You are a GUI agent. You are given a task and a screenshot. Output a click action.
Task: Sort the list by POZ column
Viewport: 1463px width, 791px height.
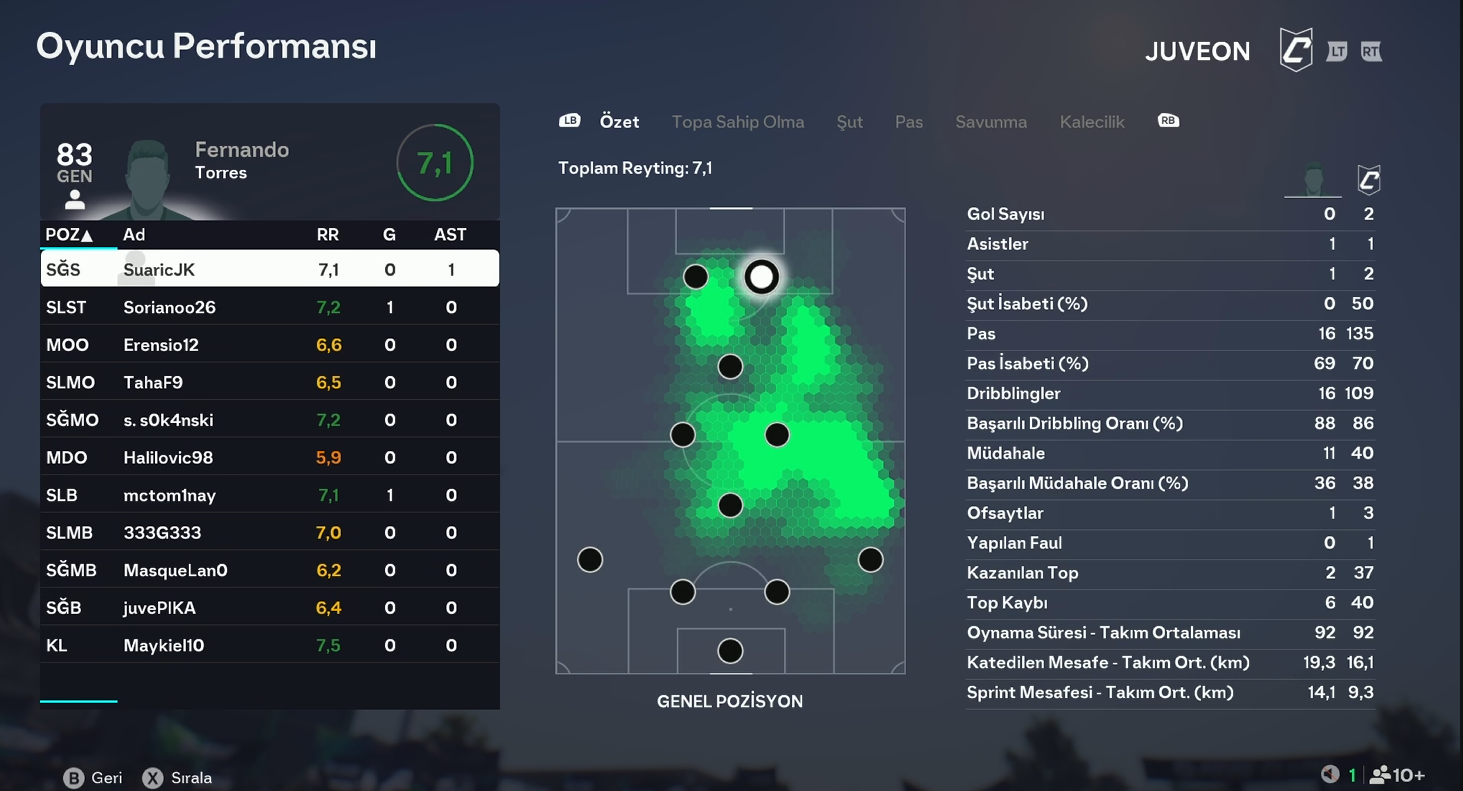[x=69, y=235]
